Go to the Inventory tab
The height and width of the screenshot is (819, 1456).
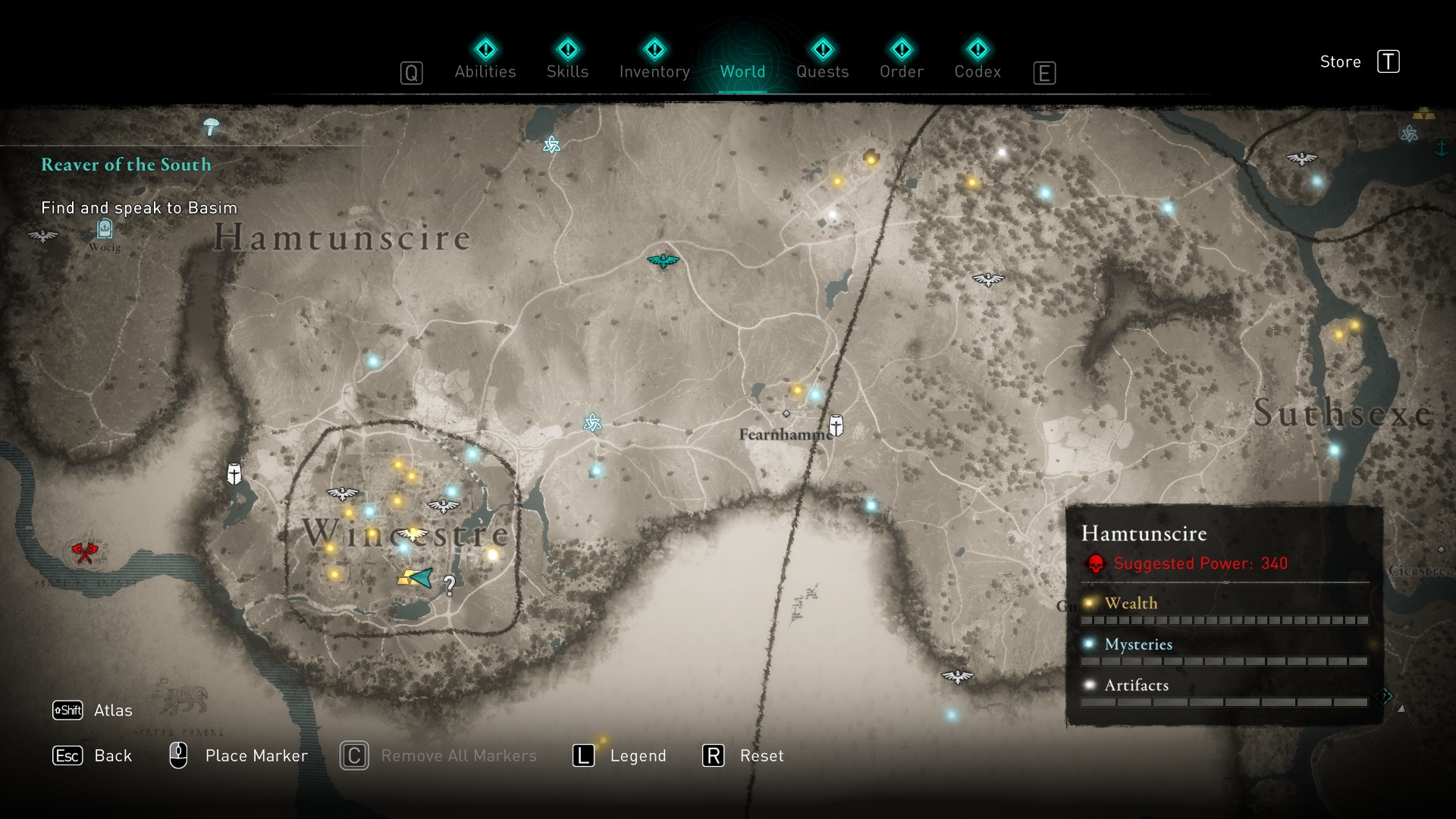pyautogui.click(x=654, y=61)
